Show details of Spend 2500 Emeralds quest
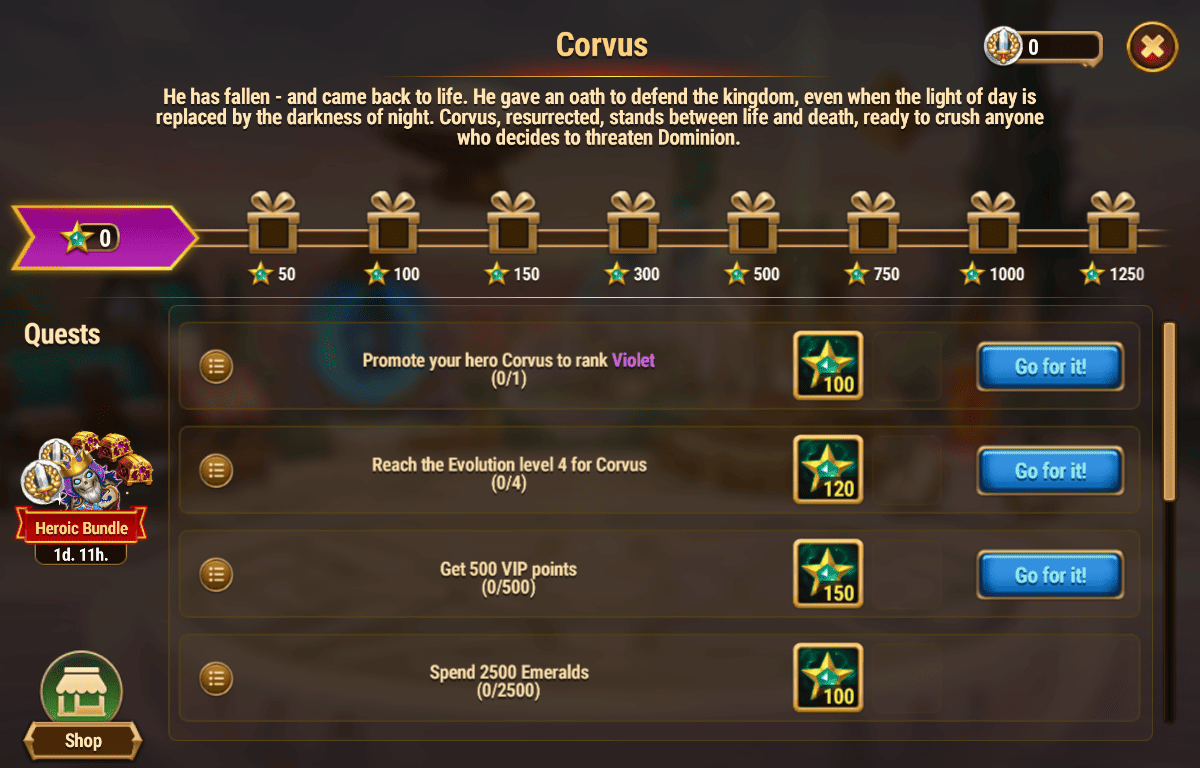This screenshot has width=1200, height=768. (216, 678)
